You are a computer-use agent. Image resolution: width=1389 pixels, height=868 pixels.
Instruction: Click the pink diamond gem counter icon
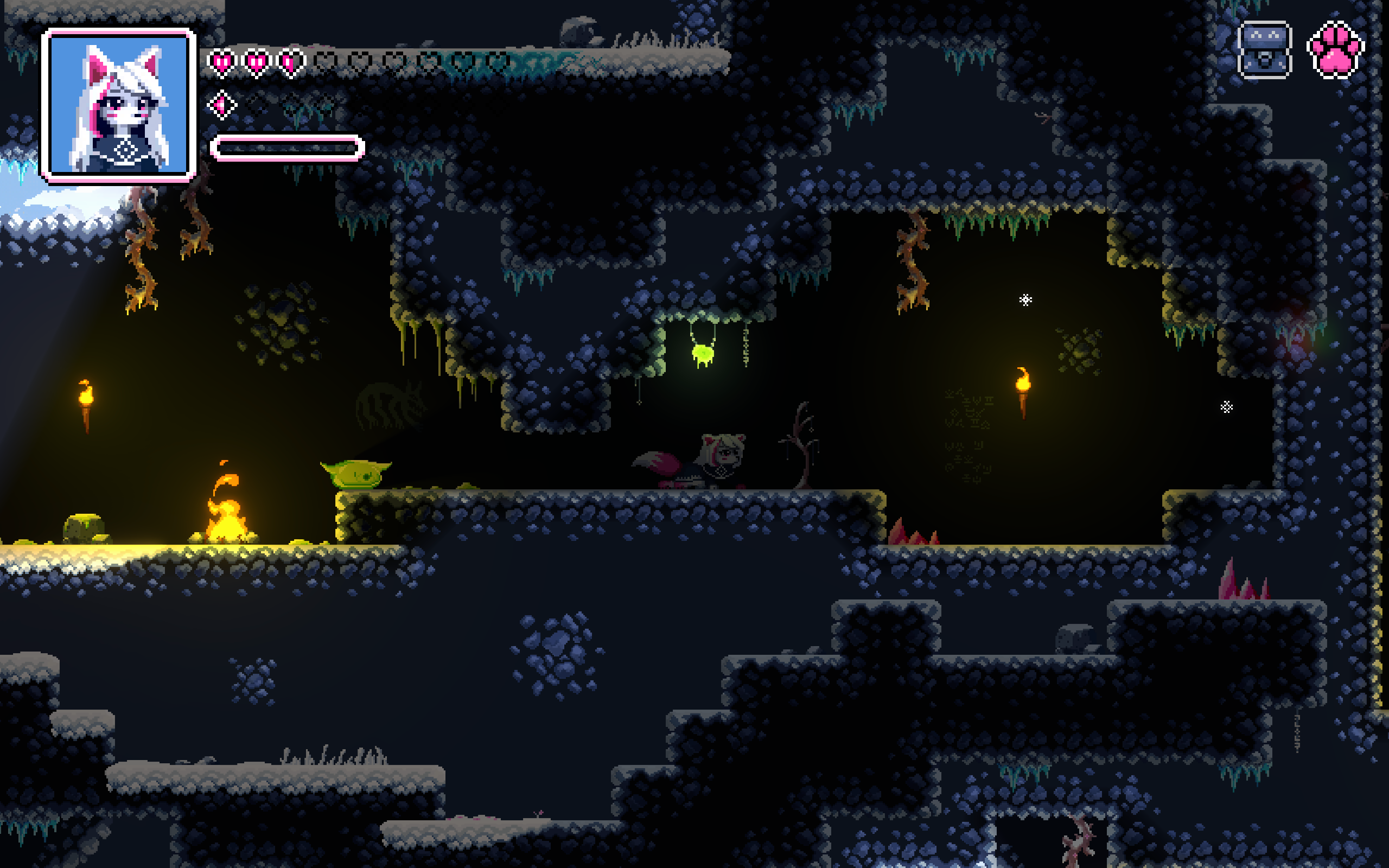tap(221, 104)
